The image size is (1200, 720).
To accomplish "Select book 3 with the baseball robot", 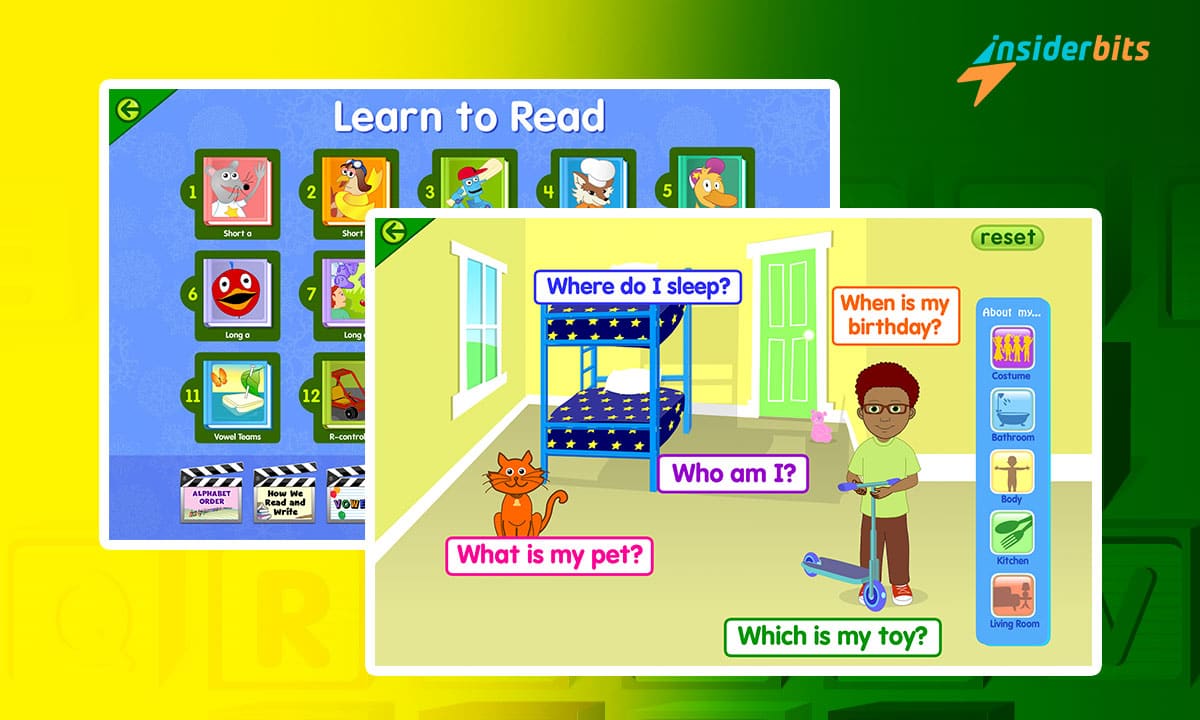I will click(472, 186).
